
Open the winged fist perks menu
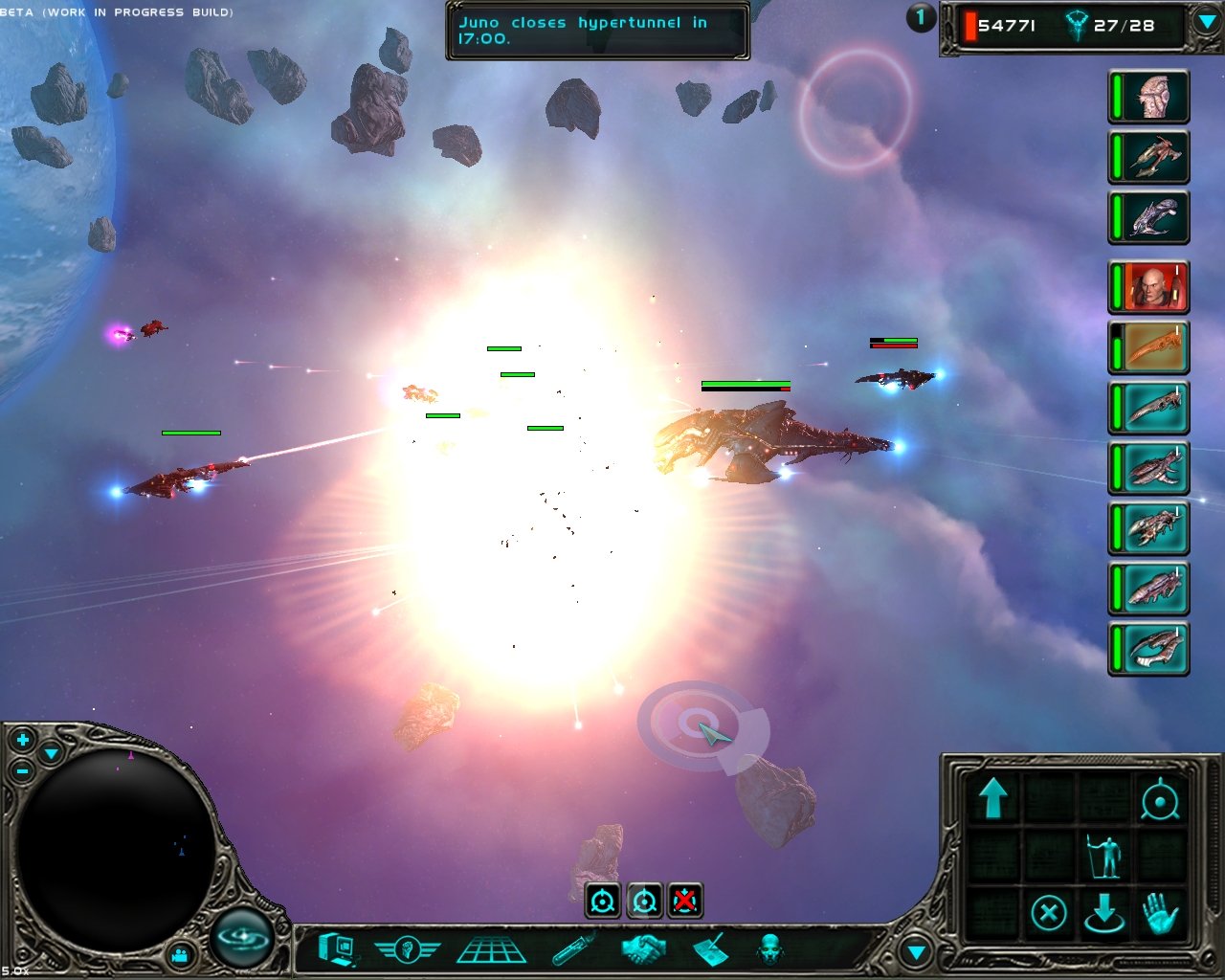pos(407,949)
